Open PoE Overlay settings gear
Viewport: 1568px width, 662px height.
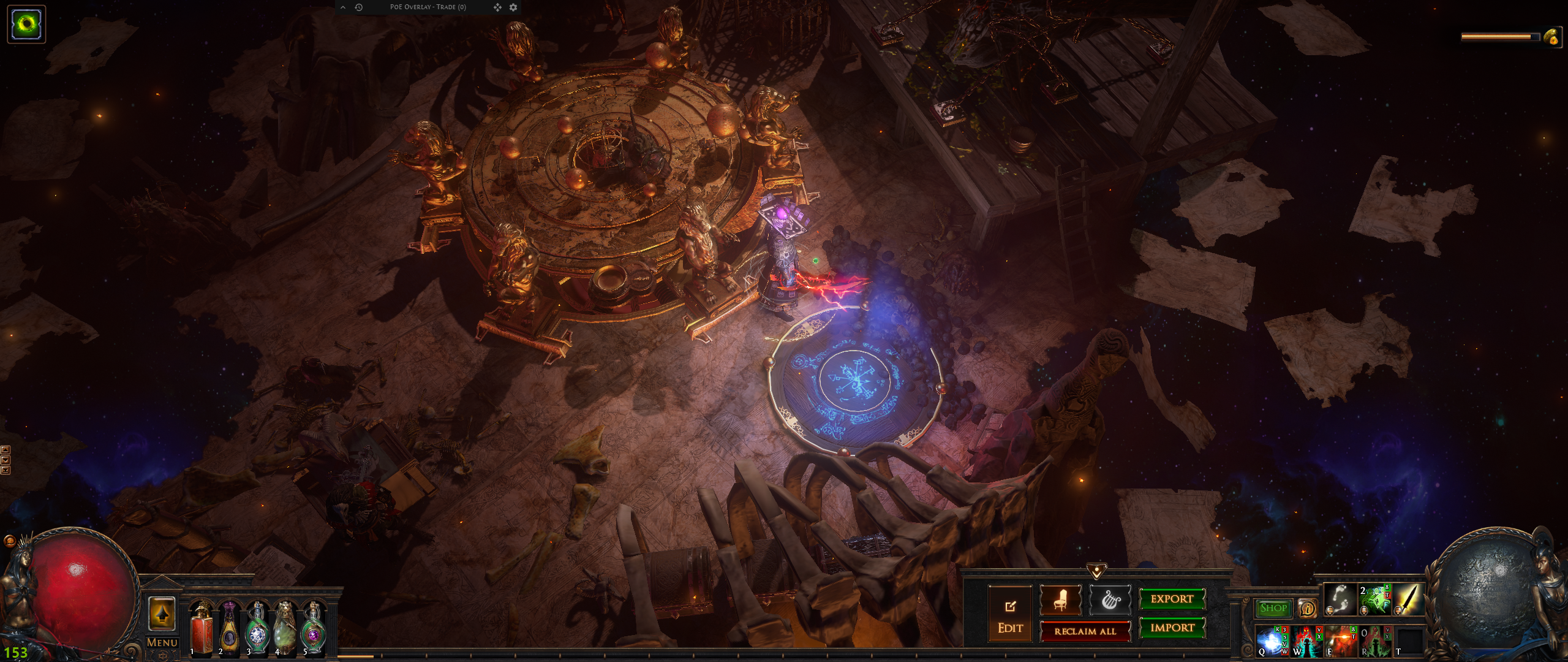click(513, 7)
